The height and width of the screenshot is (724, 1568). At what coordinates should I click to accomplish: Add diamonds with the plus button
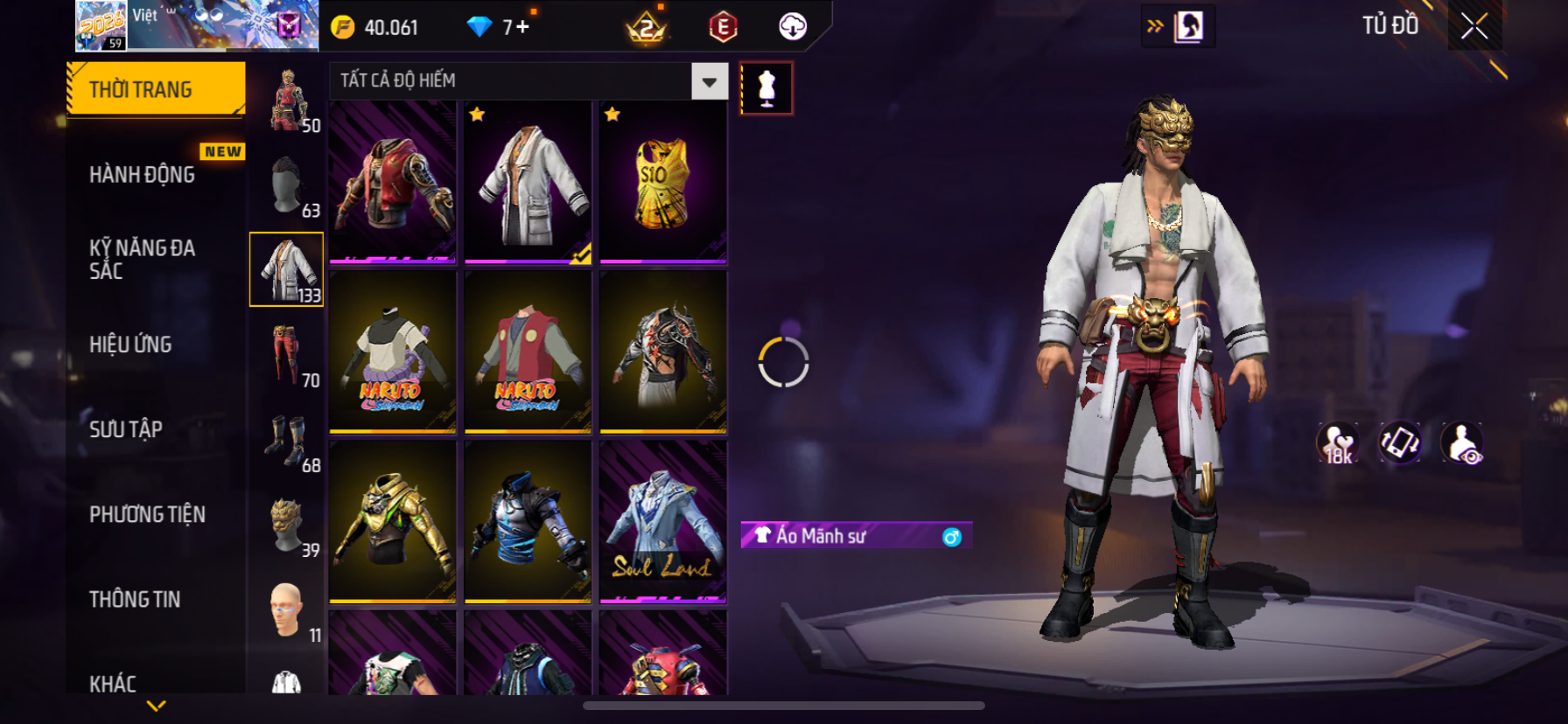[522, 27]
